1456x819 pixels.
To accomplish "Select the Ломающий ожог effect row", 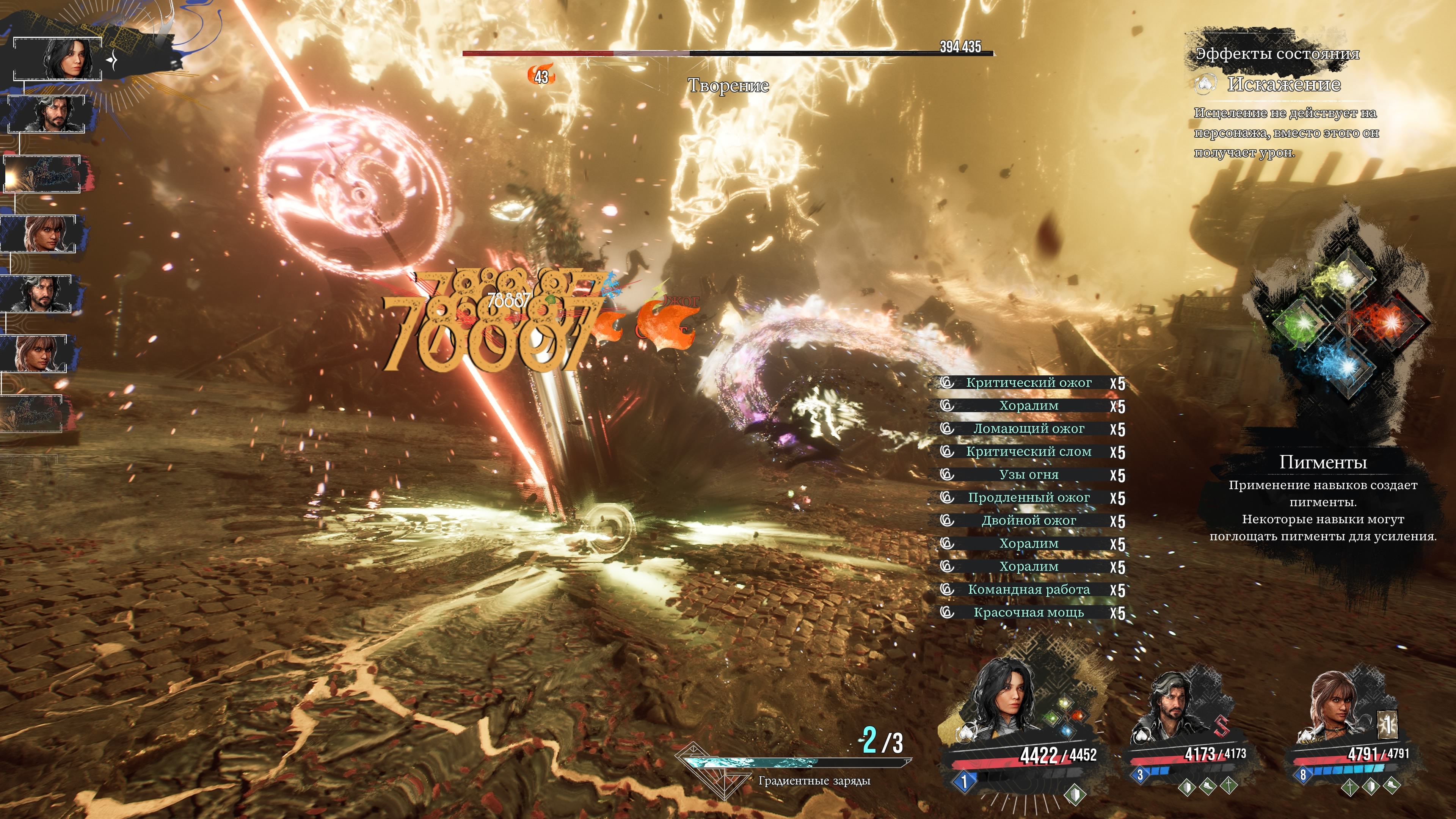I will pos(1029,429).
